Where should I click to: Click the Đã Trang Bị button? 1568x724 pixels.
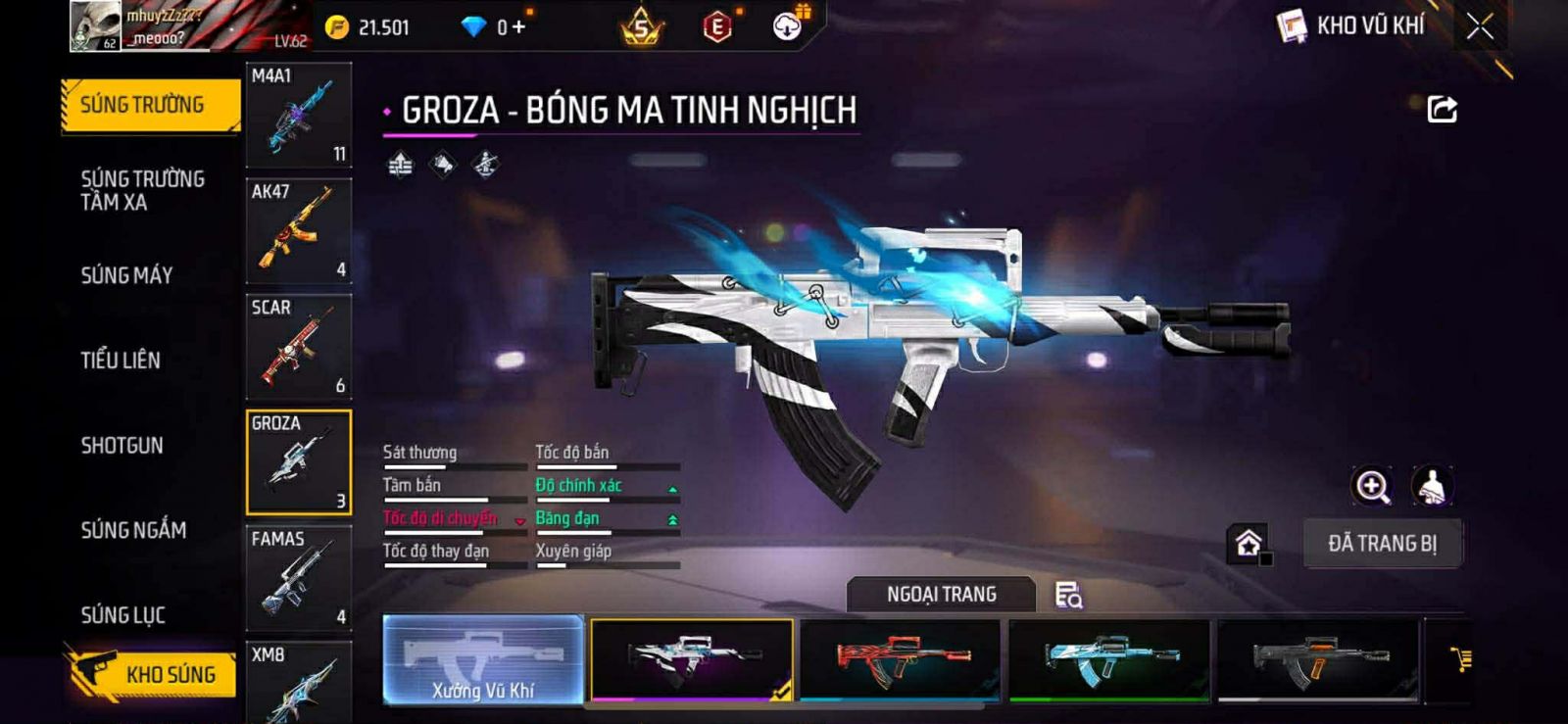[1382, 544]
